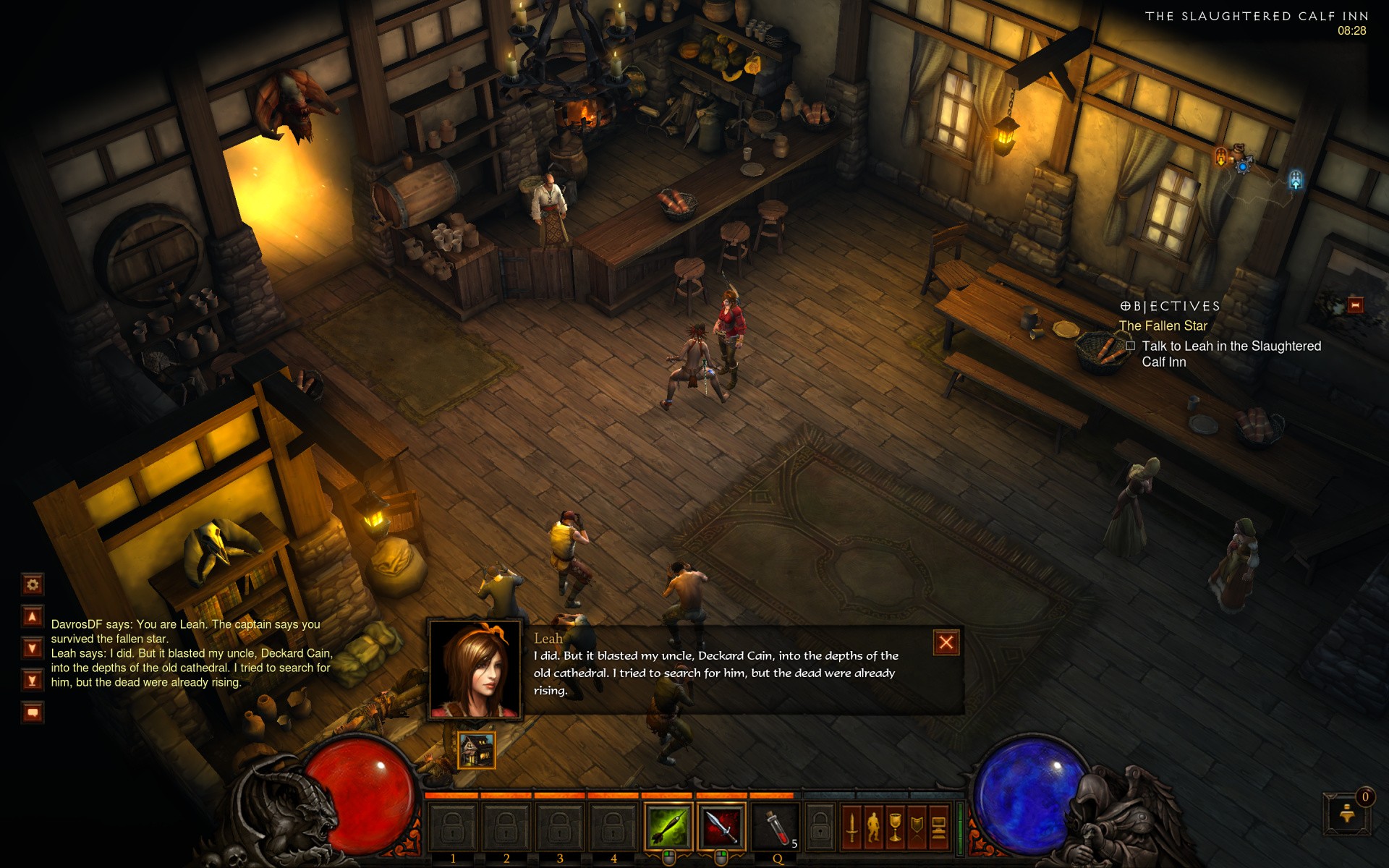
Task: Open the chevron banner quest log button
Action: tap(917, 827)
